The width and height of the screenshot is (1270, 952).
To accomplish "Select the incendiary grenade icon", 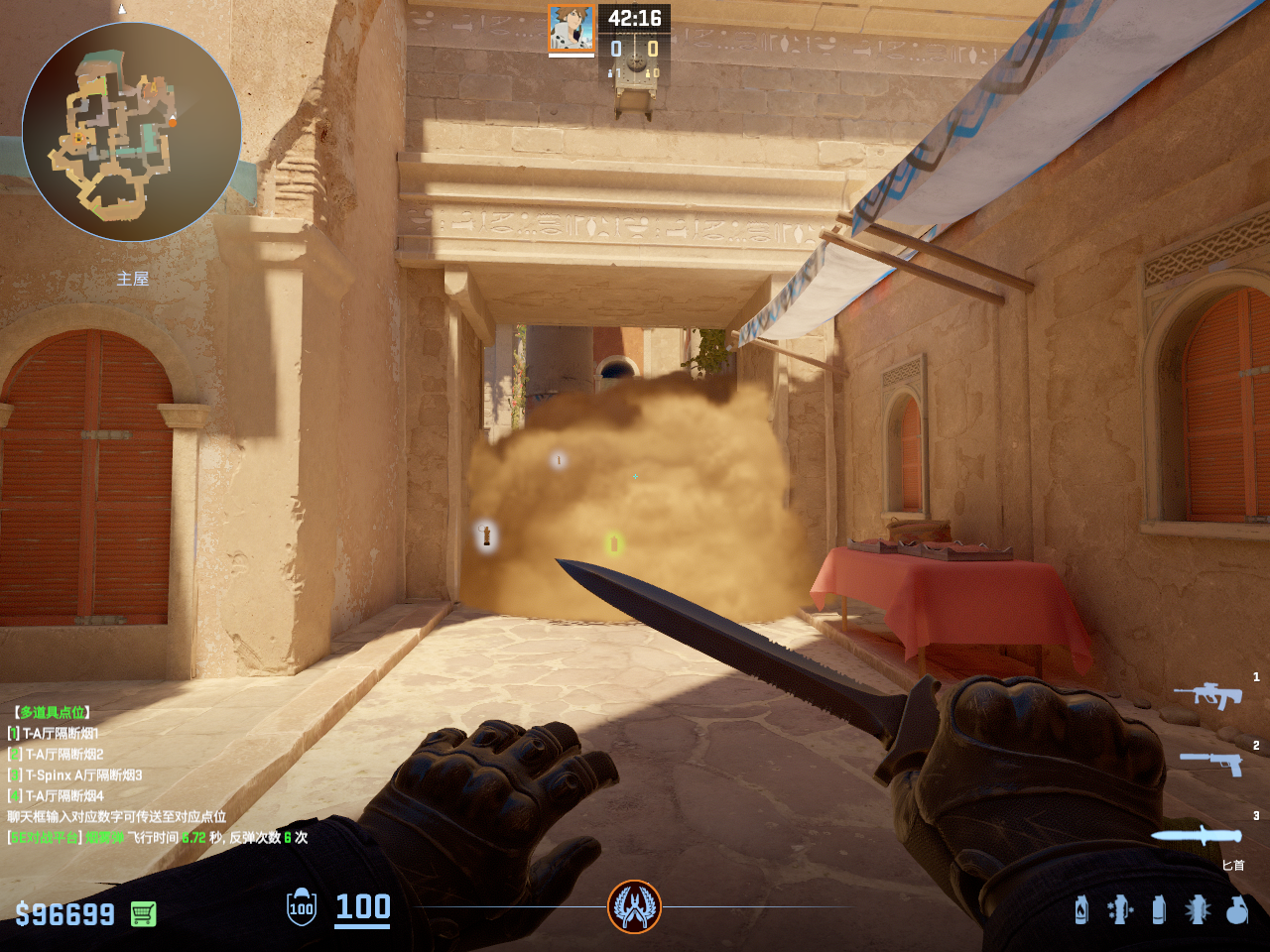I will [x=1081, y=909].
